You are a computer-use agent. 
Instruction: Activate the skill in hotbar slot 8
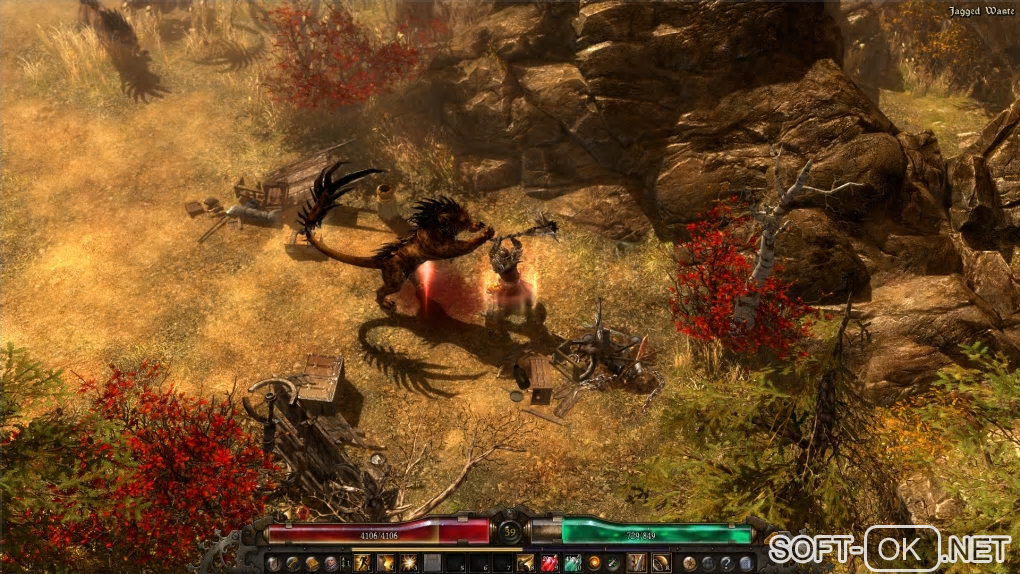(524, 563)
